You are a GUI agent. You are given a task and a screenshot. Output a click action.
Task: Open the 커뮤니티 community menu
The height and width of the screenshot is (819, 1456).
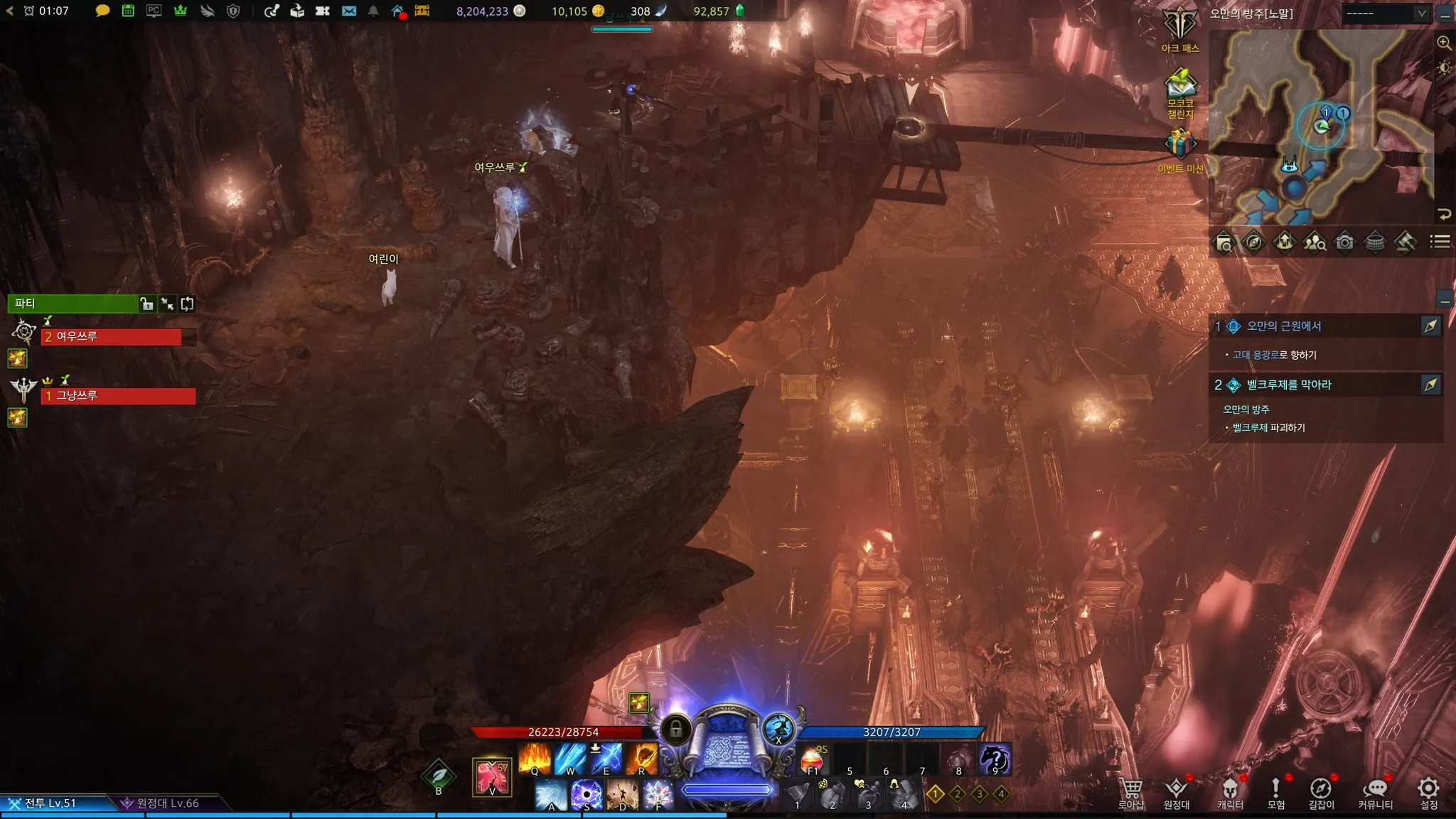click(1376, 792)
